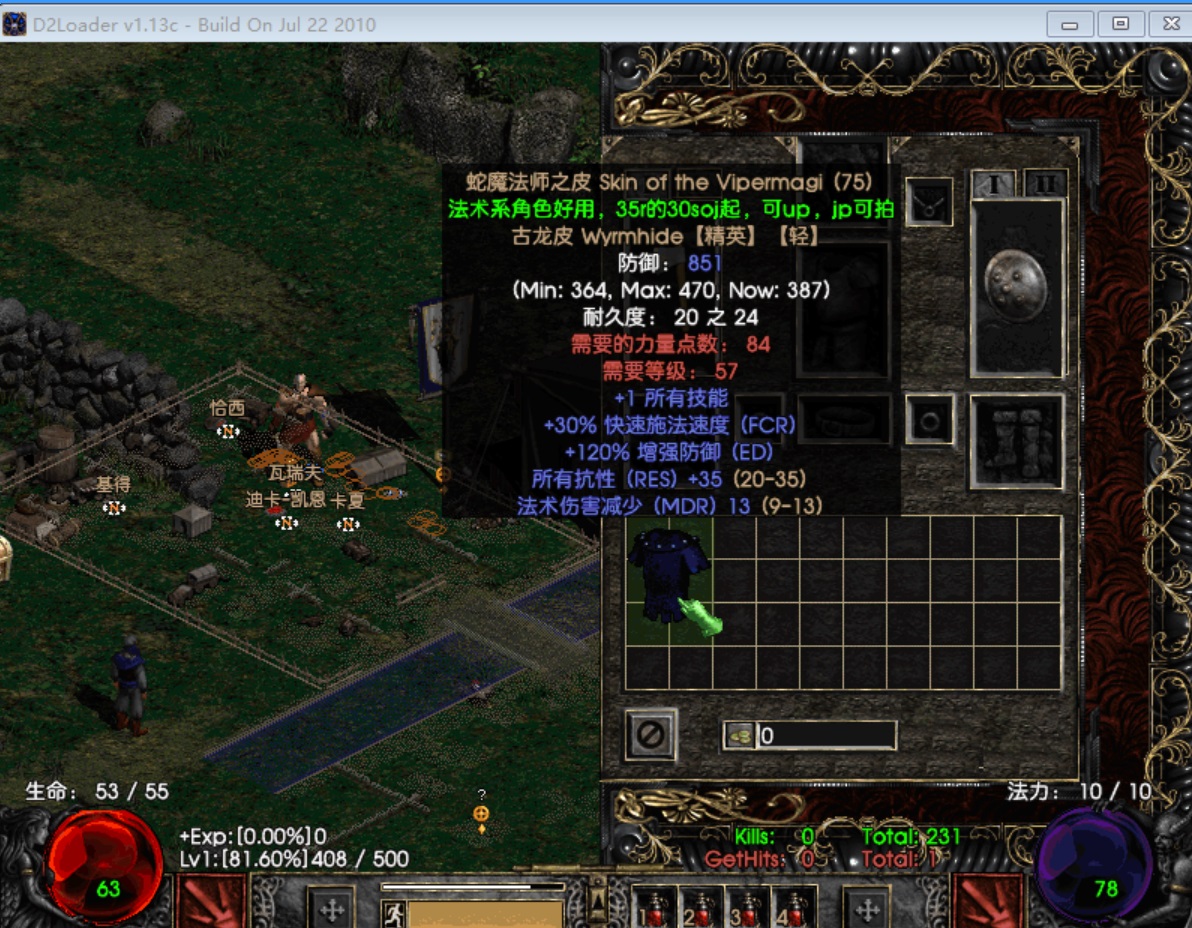Use the potion in belt slot 2
1192x928 pixels.
pyautogui.click(x=700, y=908)
